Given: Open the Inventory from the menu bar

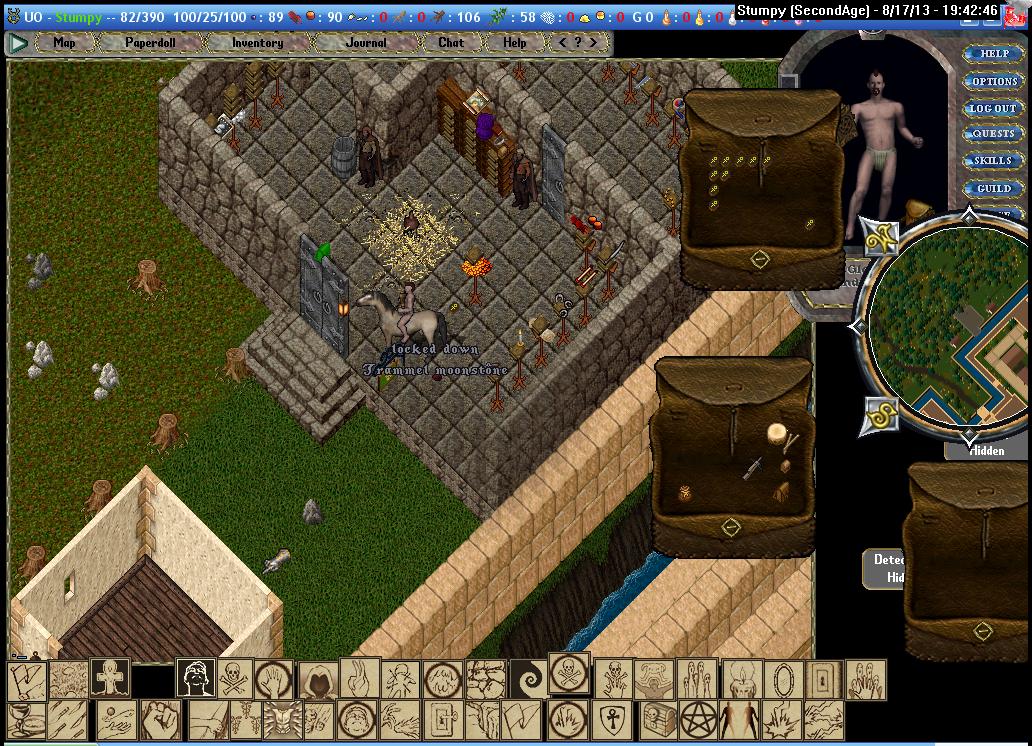Looking at the screenshot, I should [x=257, y=43].
